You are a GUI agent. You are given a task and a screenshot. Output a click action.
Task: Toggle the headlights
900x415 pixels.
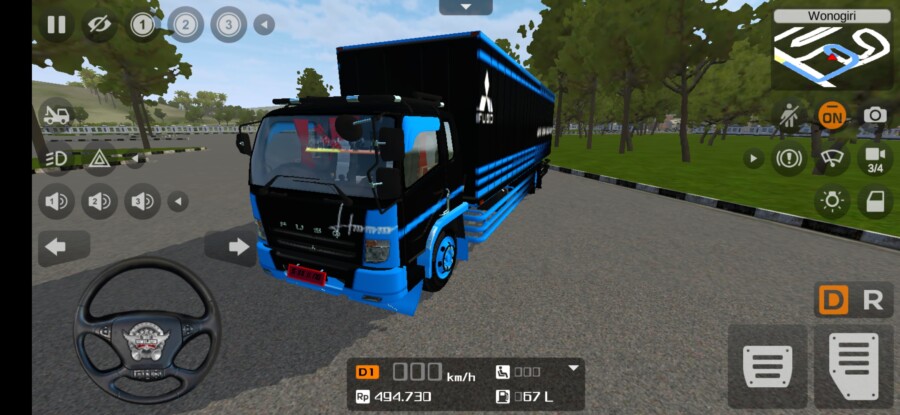tap(56, 158)
